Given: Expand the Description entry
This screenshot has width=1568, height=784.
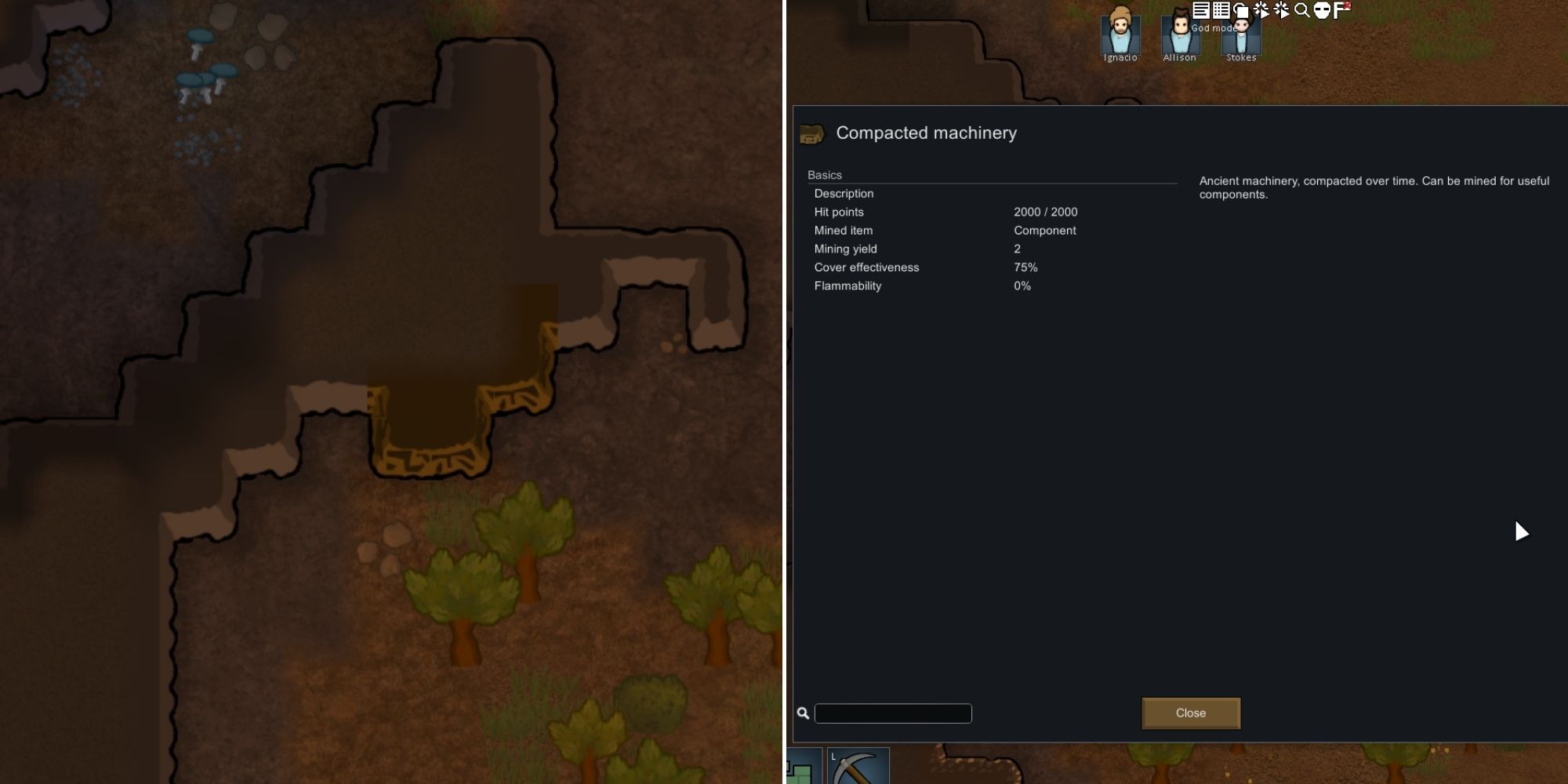Looking at the screenshot, I should coord(844,193).
